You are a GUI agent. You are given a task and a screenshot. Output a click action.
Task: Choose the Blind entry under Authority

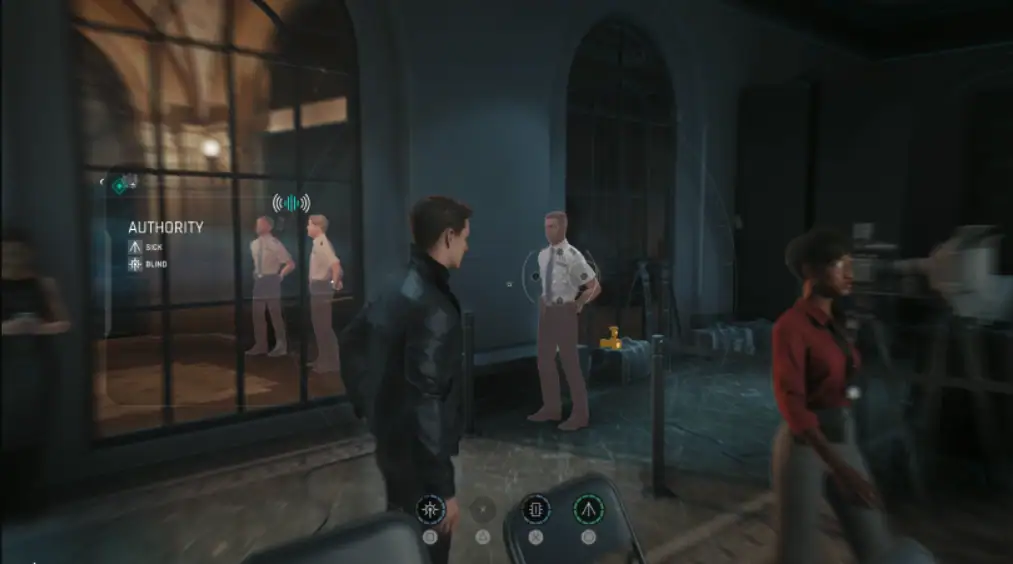[x=147, y=264]
